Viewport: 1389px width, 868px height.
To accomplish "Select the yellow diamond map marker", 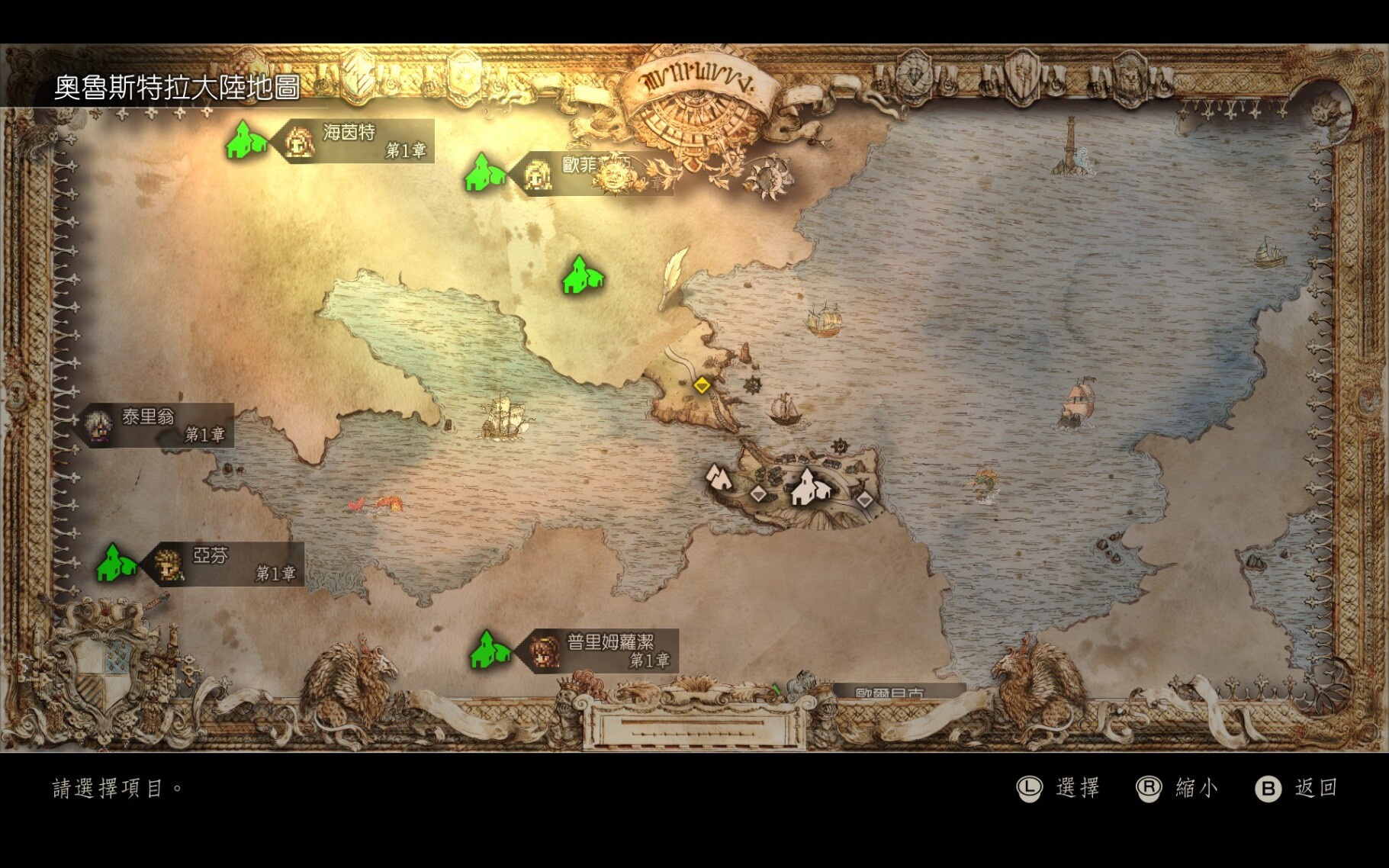I will click(702, 385).
